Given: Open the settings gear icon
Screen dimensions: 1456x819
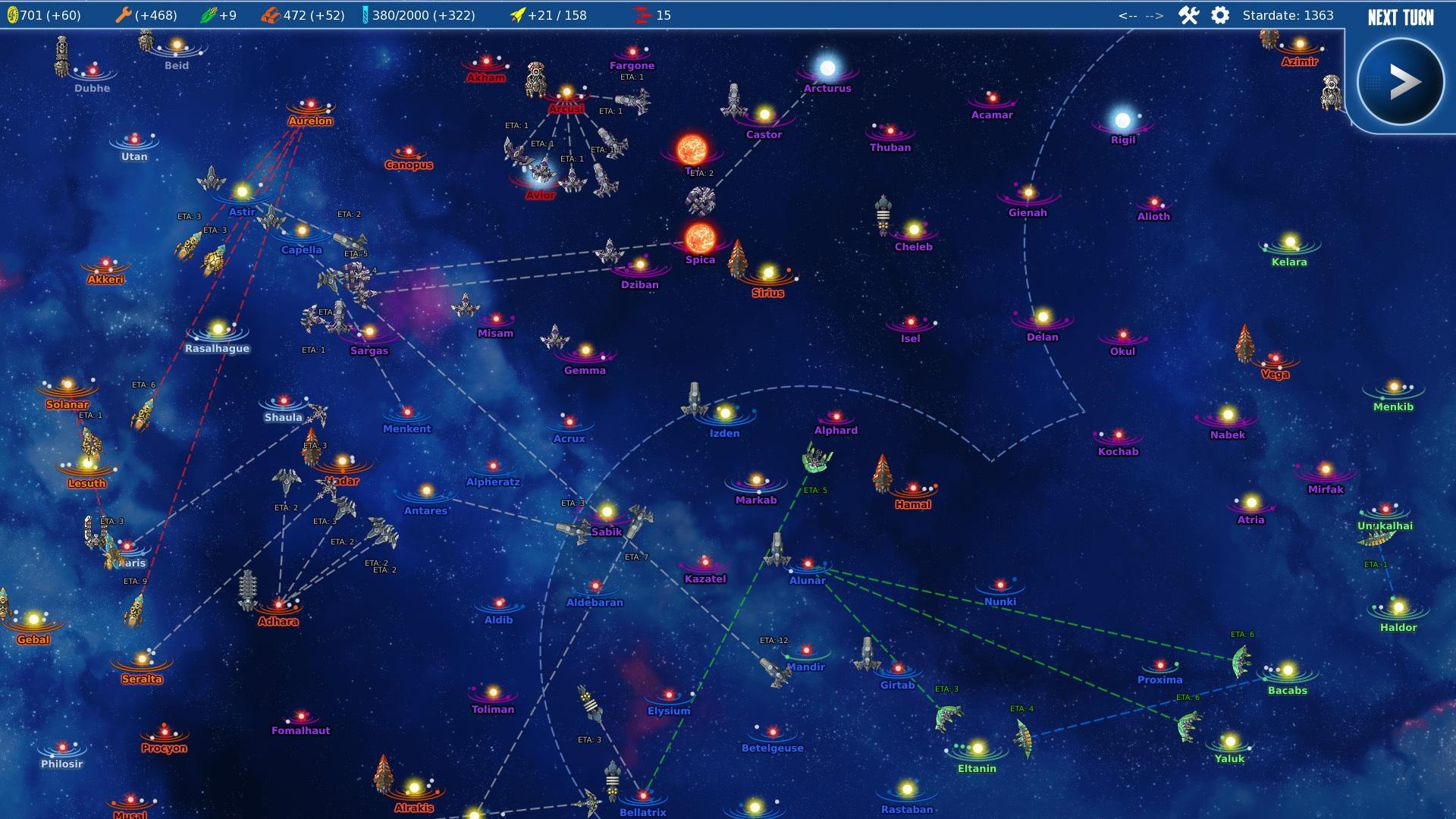Looking at the screenshot, I should click(x=1220, y=14).
